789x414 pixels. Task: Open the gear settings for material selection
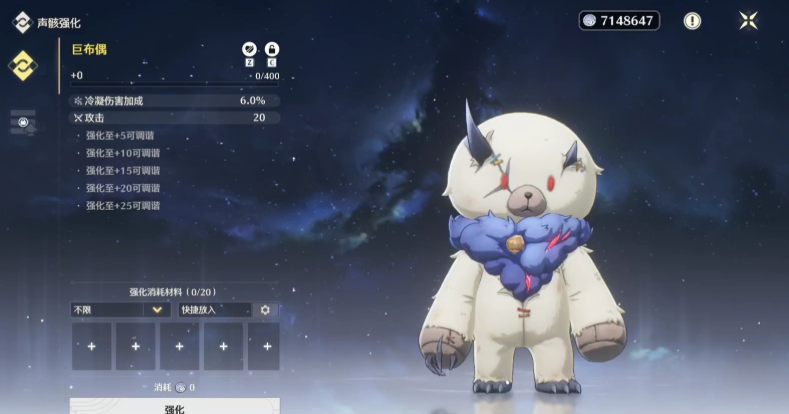265,310
